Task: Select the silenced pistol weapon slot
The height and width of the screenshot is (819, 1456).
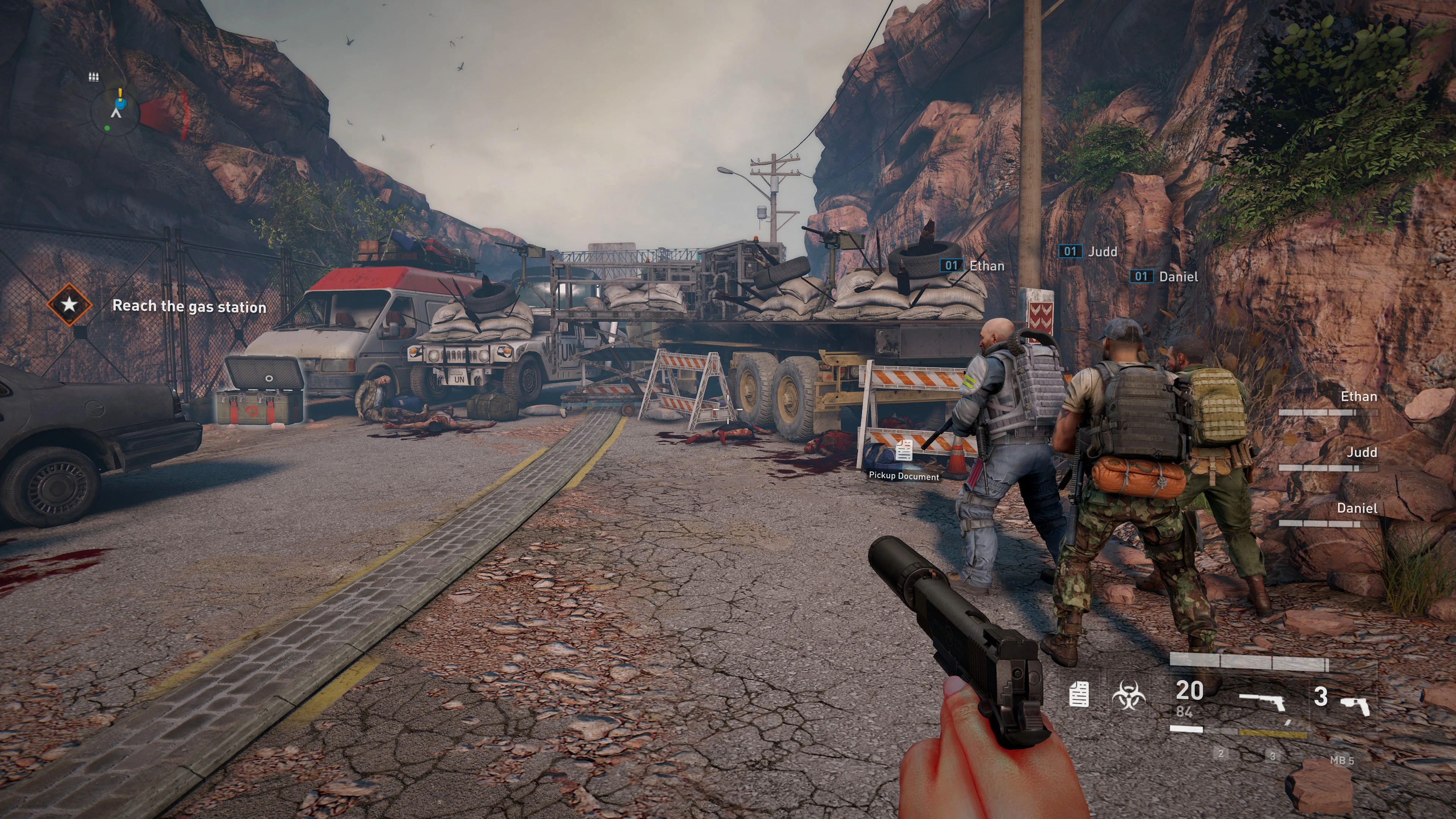Action: (x=1262, y=703)
